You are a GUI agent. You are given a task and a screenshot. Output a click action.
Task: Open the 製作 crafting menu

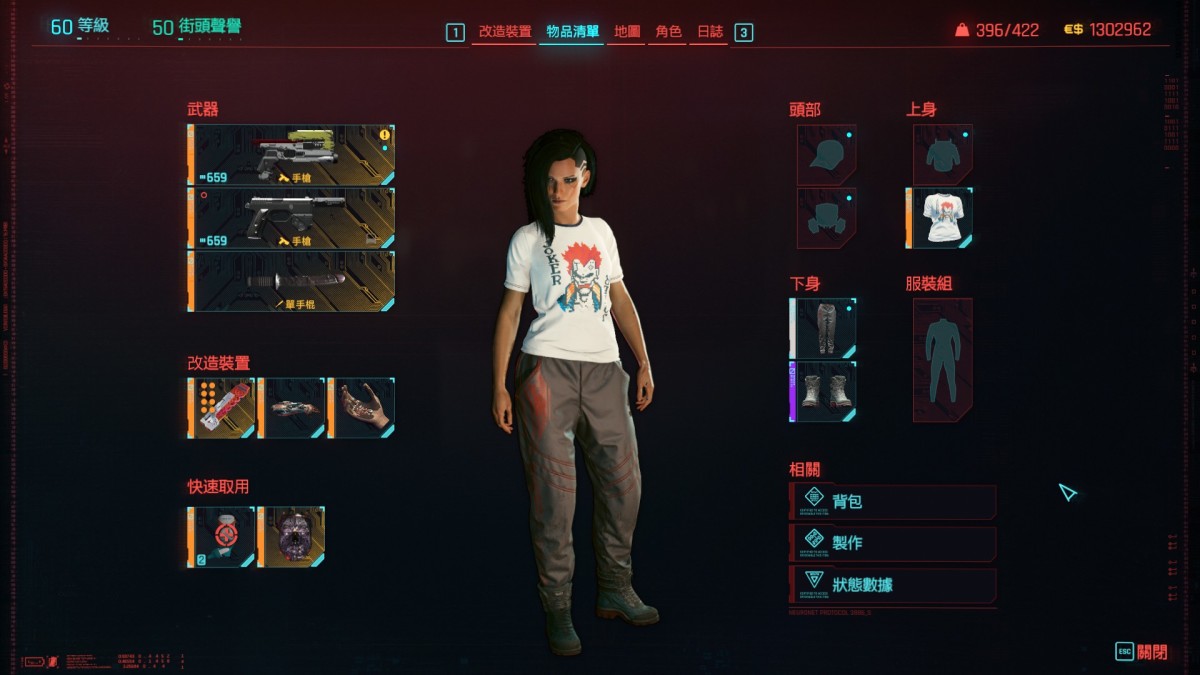(x=893, y=543)
